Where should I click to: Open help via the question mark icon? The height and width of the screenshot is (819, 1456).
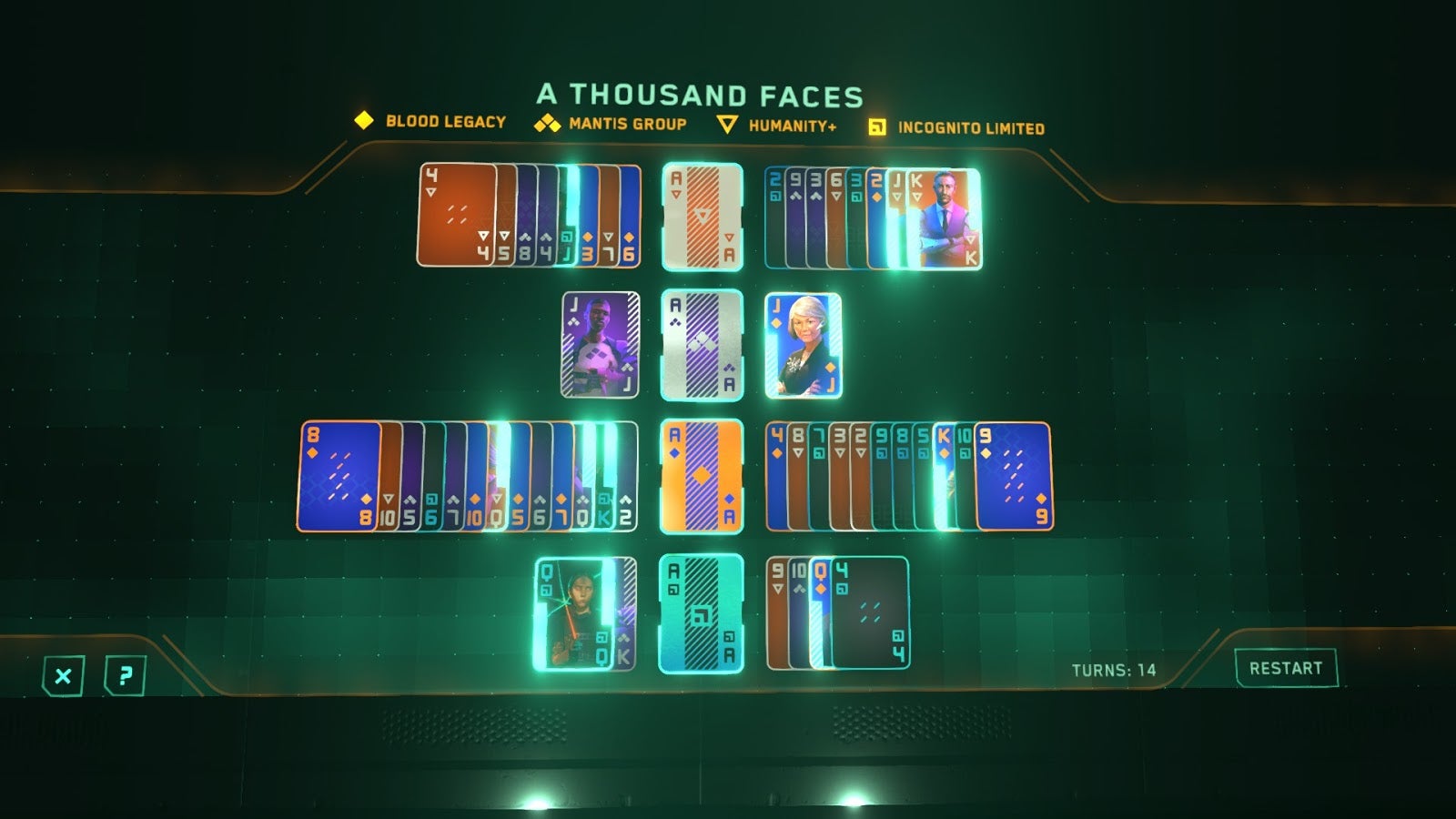(126, 675)
